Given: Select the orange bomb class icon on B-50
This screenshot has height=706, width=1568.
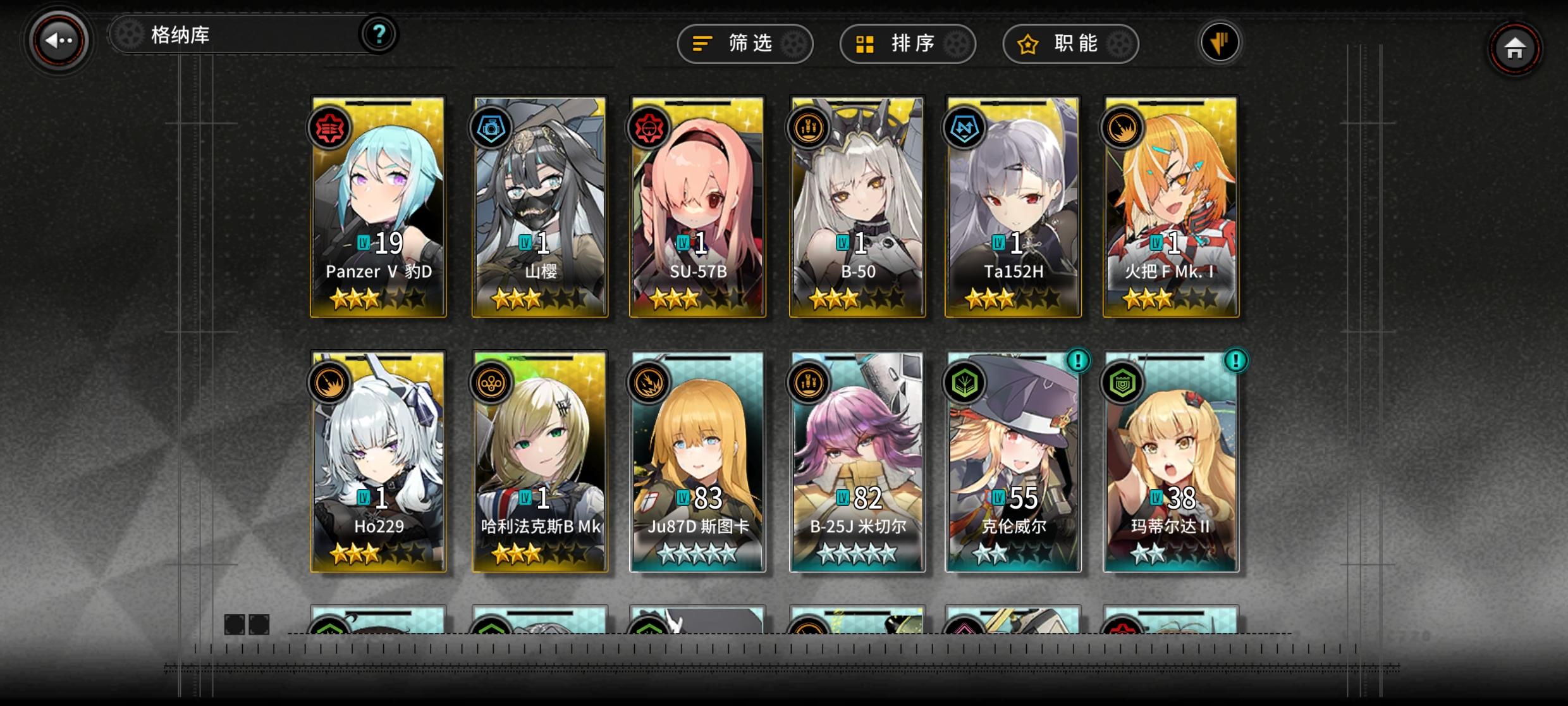Looking at the screenshot, I should click(x=807, y=128).
